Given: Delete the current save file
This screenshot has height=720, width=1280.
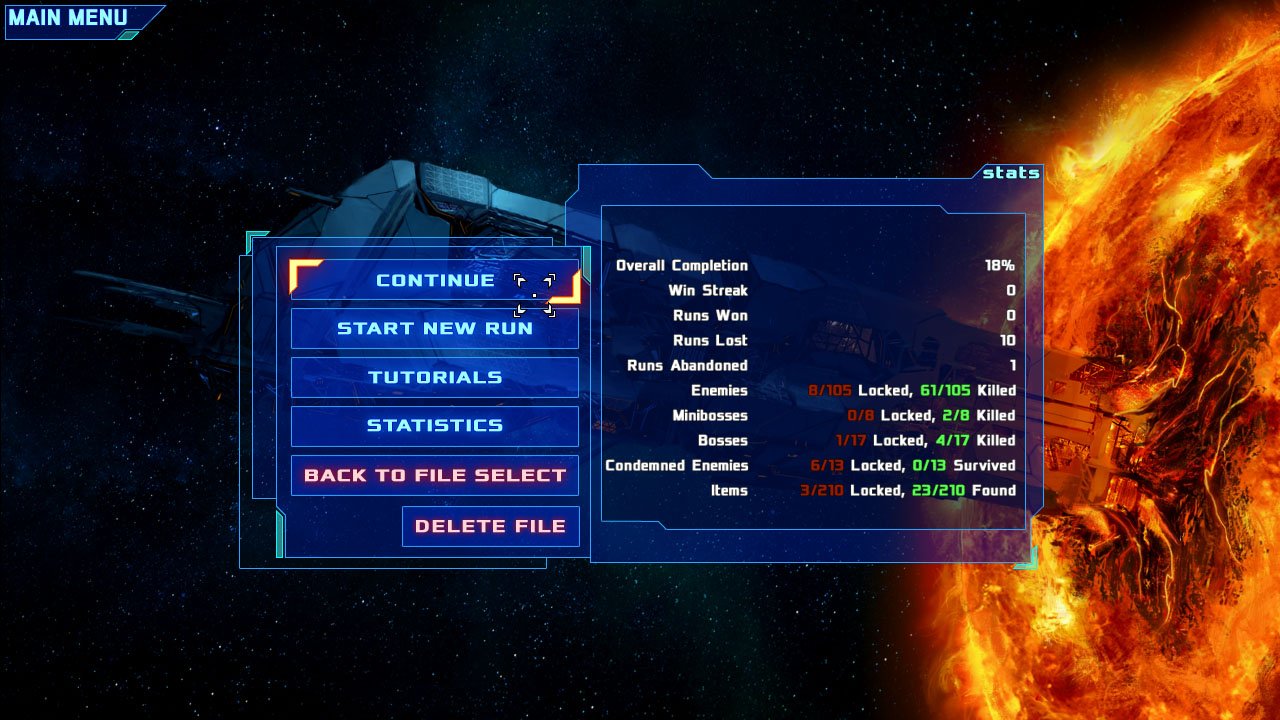Looking at the screenshot, I should click(490, 525).
